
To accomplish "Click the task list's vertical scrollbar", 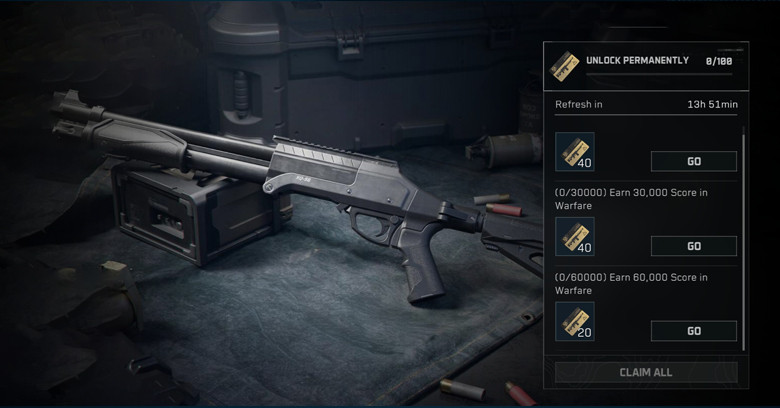I will pyautogui.click(x=744, y=240).
